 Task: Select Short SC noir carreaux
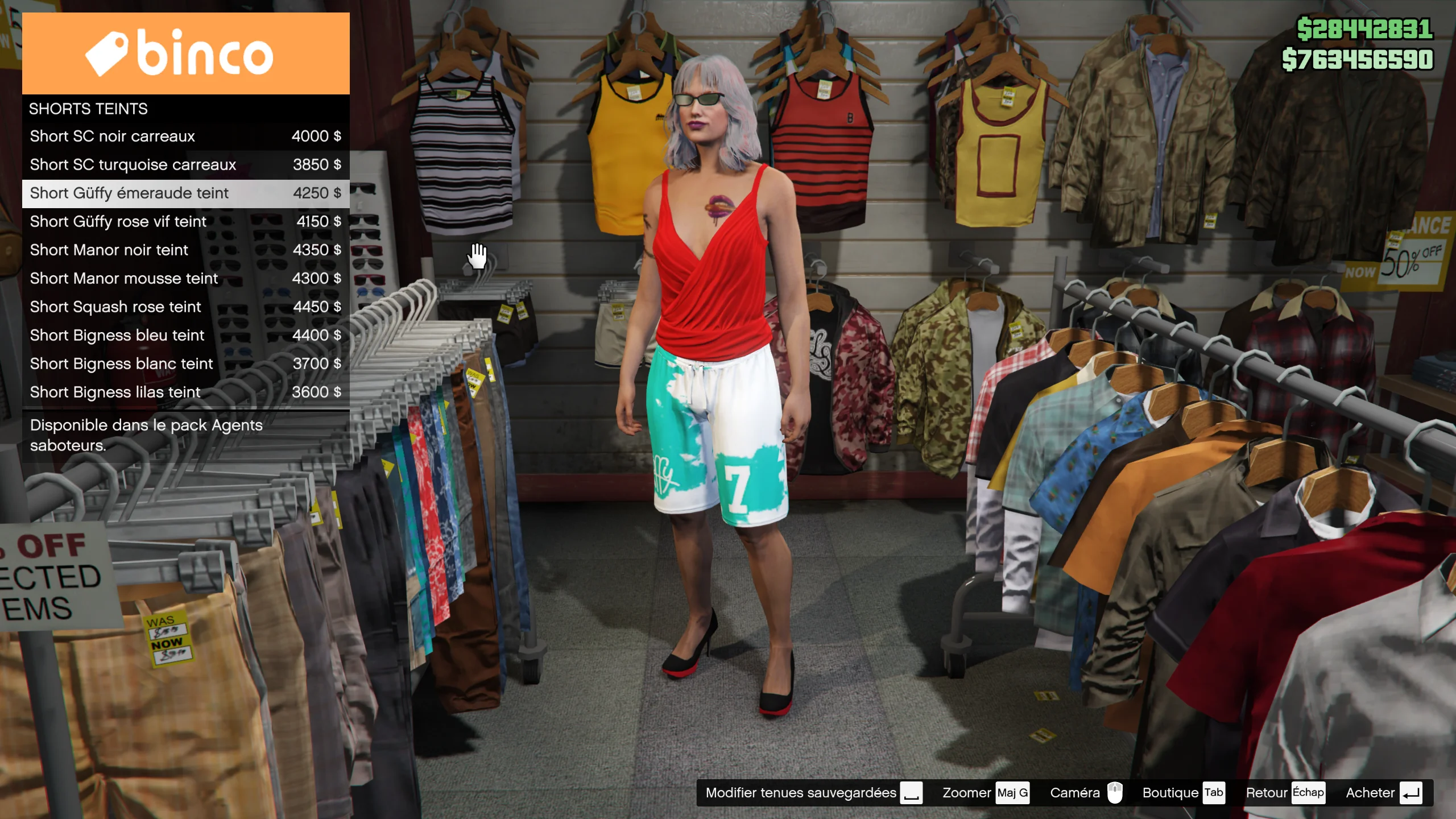coord(185,136)
